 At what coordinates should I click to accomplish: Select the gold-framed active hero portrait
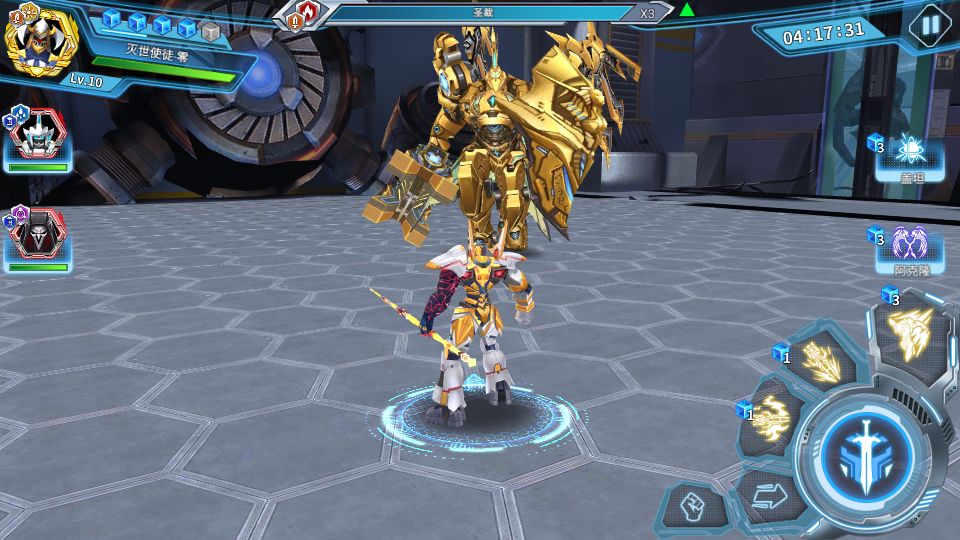point(41,41)
